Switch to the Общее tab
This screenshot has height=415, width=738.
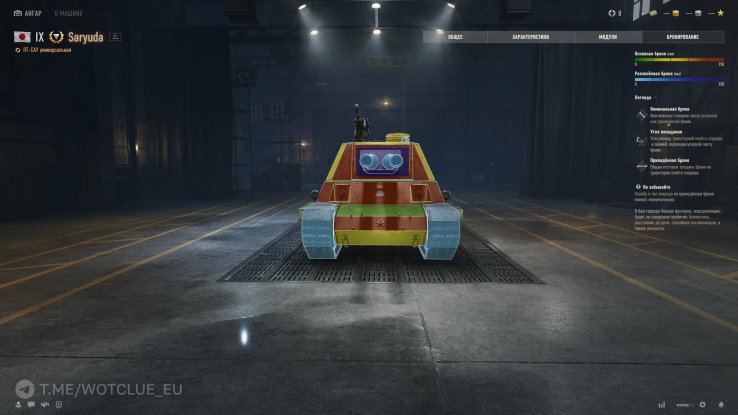(455, 37)
